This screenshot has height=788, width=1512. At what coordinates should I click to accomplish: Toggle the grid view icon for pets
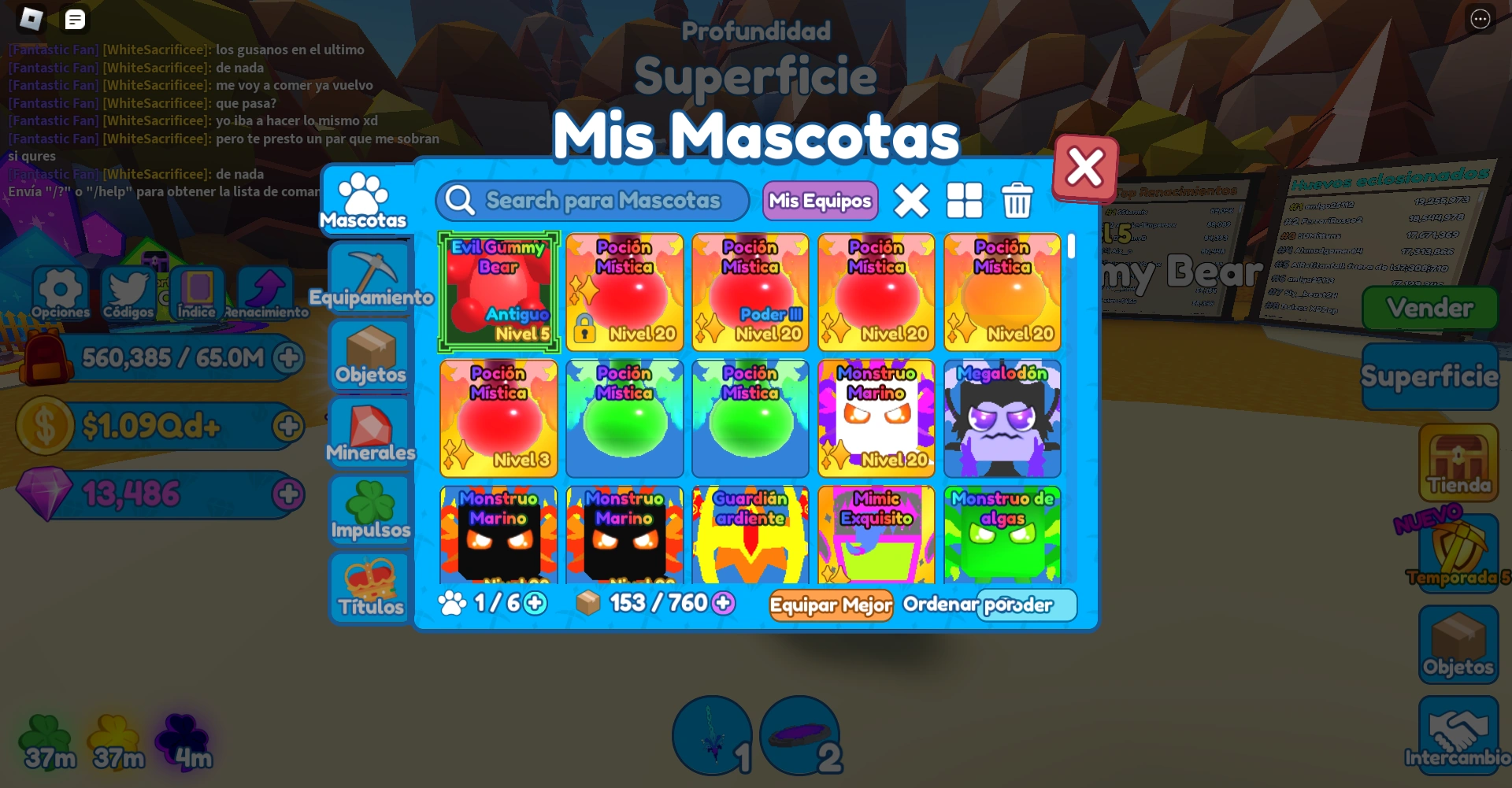click(x=965, y=201)
